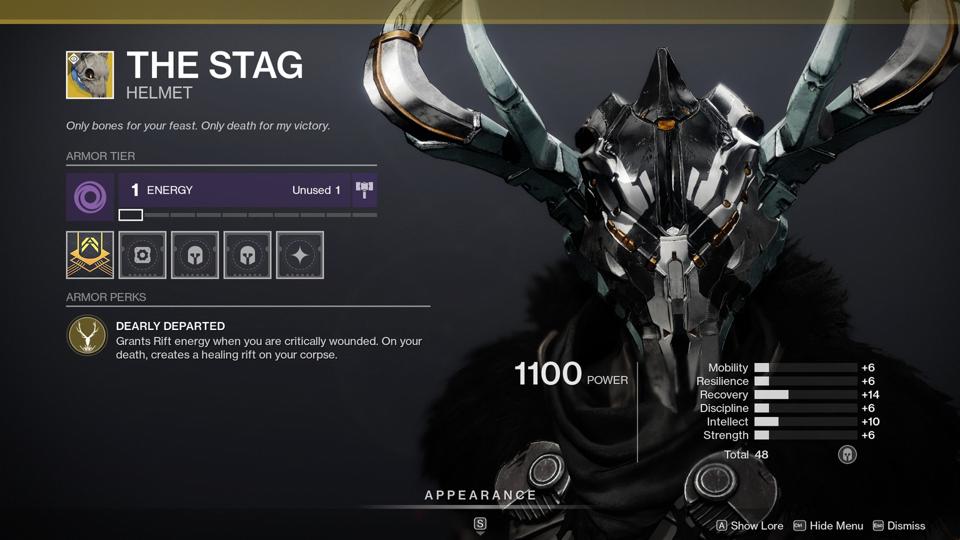Click the first energy level segment
Image resolution: width=960 pixels, height=540 pixels.
[x=131, y=215]
